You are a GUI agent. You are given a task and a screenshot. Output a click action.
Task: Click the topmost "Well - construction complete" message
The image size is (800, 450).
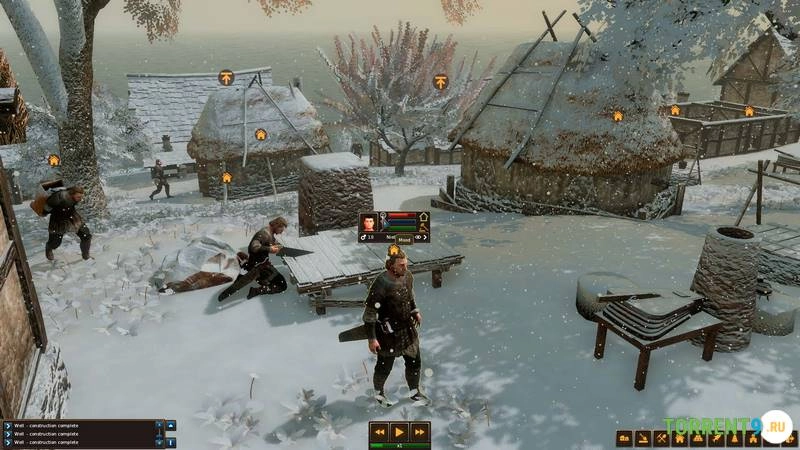80,424
